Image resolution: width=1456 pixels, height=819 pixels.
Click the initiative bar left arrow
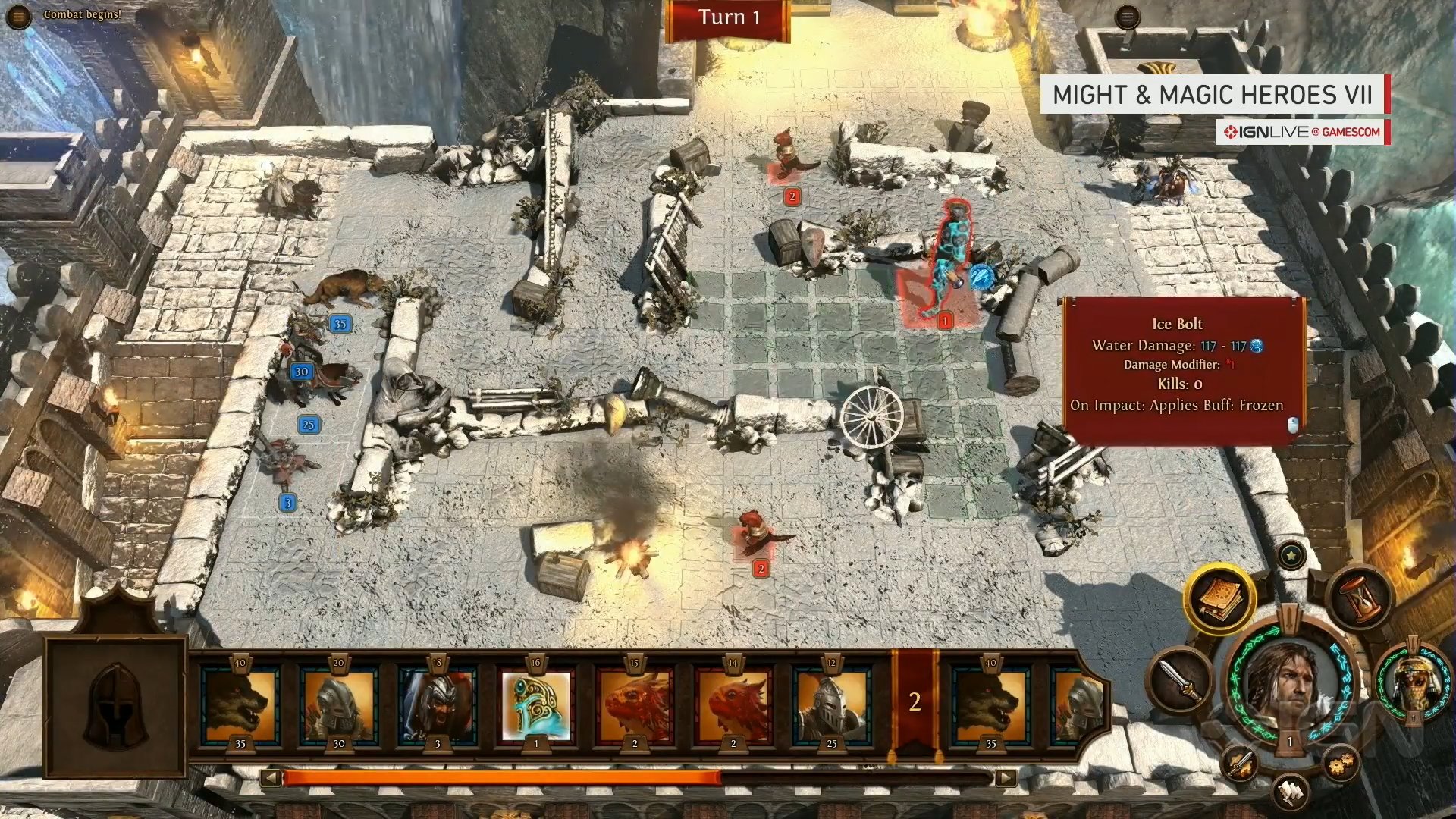click(271, 778)
